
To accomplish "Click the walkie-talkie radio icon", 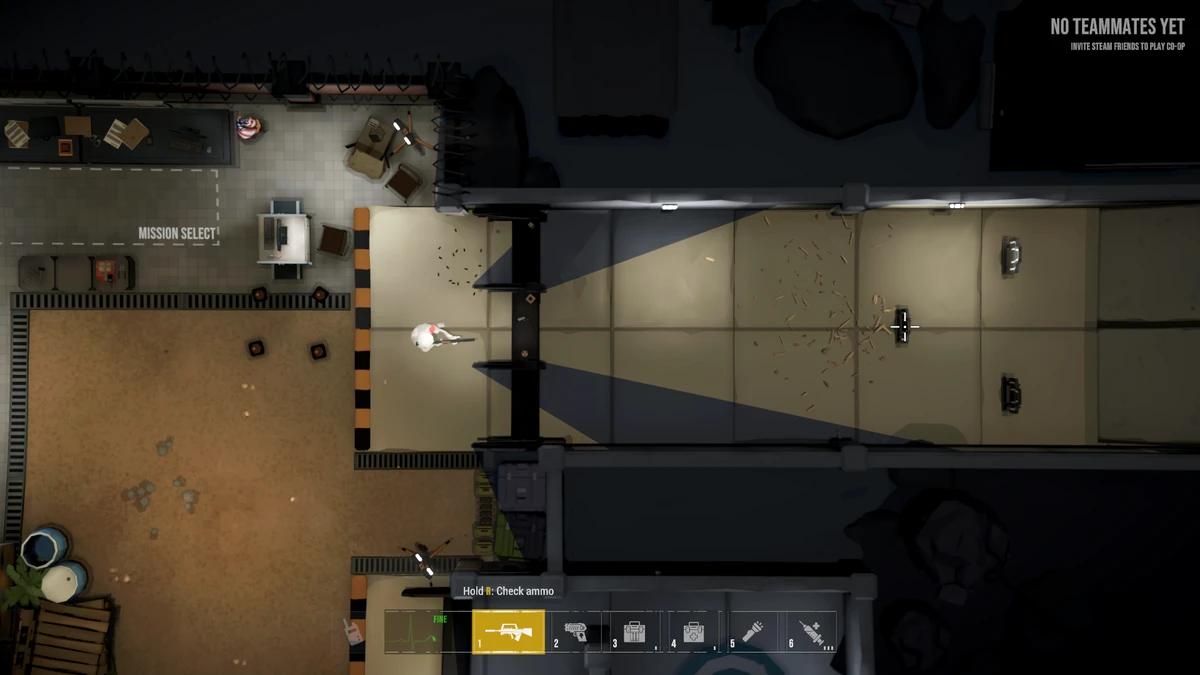I will pyautogui.click(x=352, y=631).
